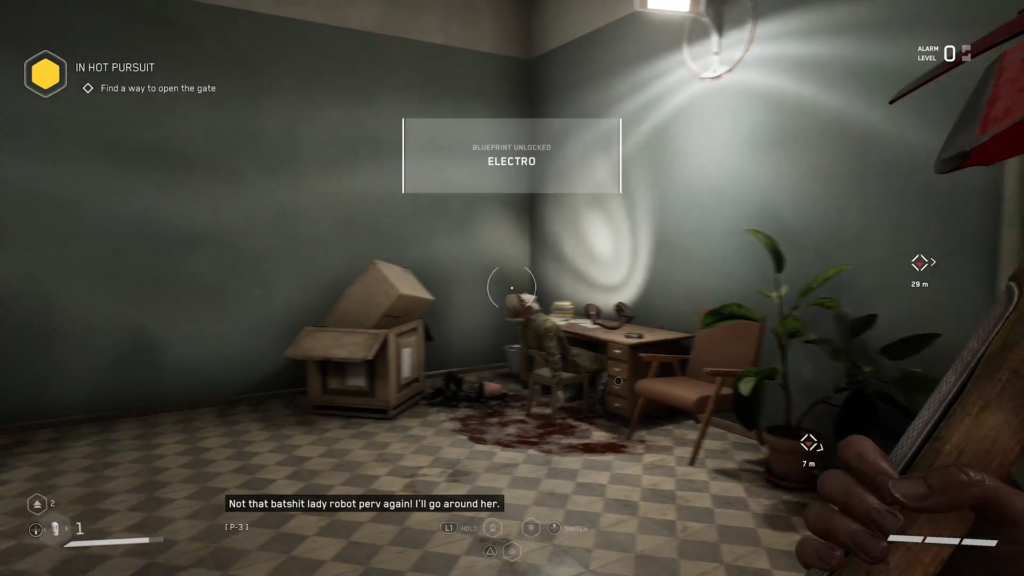Click the yellow hexagon quest icon

click(46, 74)
